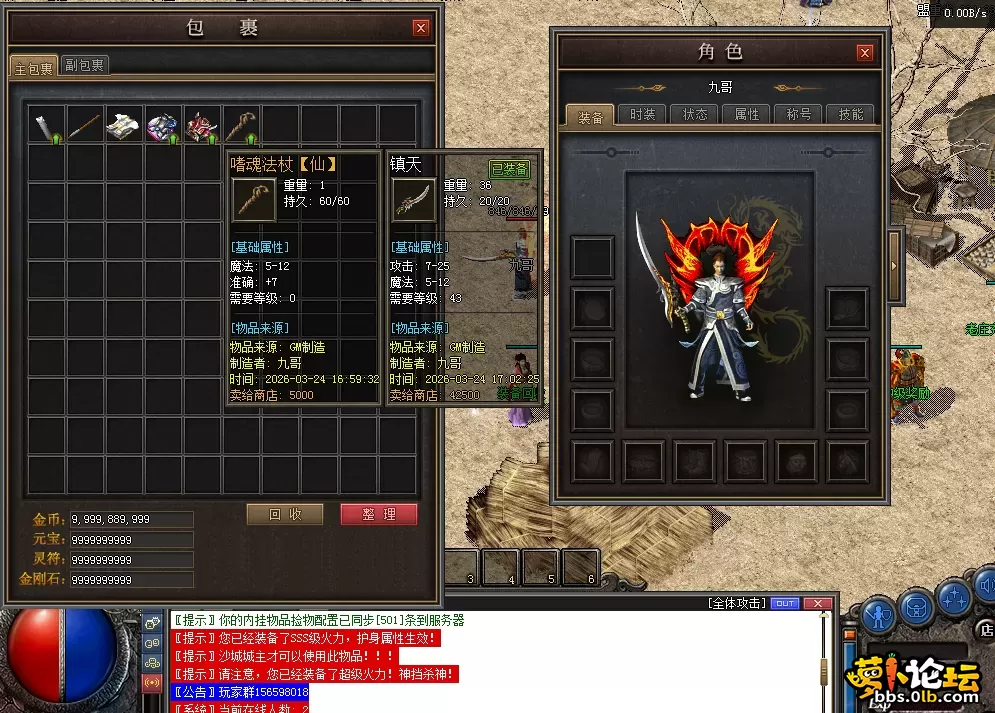Viewport: 995px width, 713px height.
Task: Switch to the 状态 status tab
Action: click(695, 114)
